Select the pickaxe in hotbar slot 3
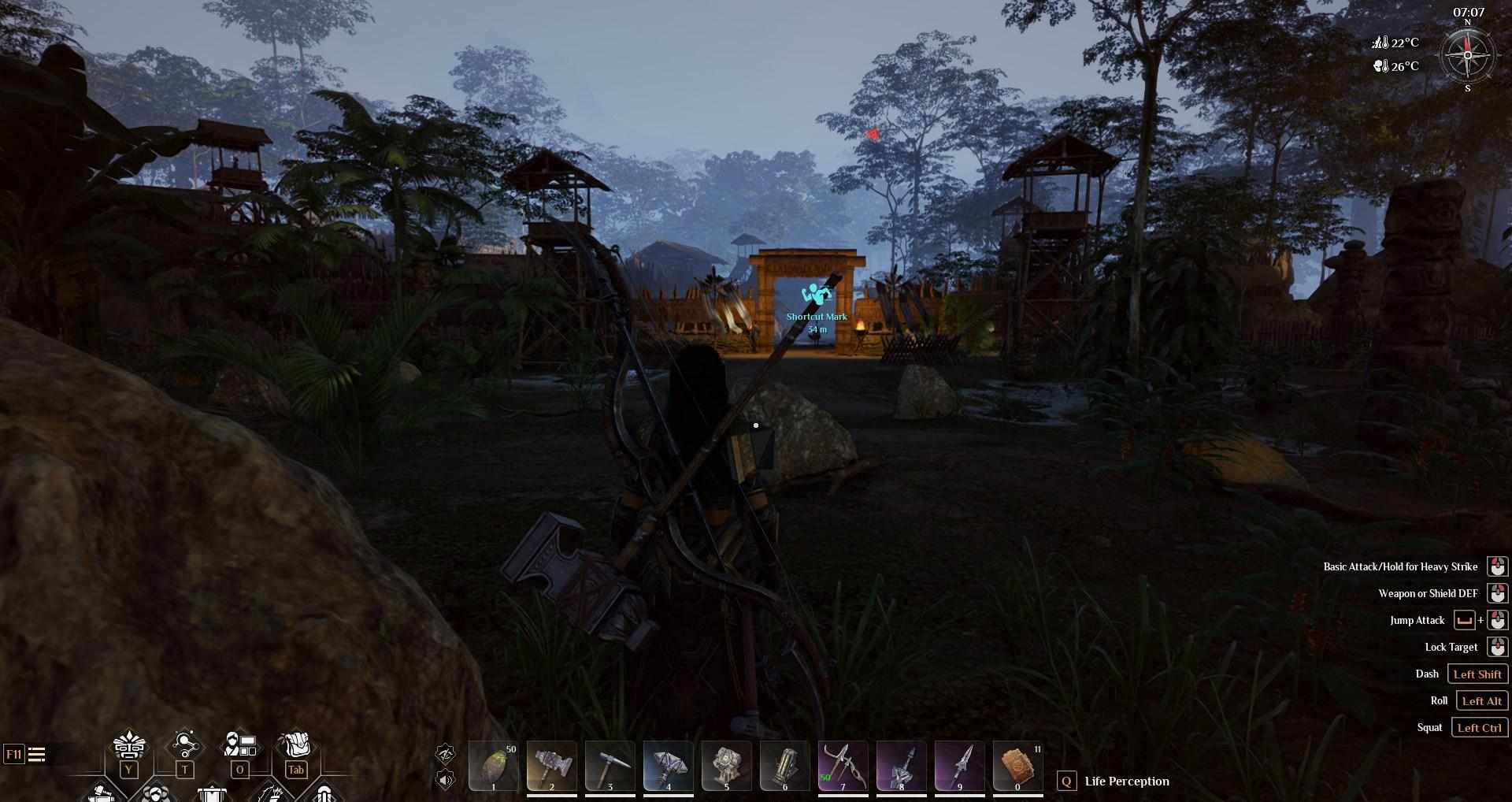This screenshot has height=802, width=1512. coord(610,766)
